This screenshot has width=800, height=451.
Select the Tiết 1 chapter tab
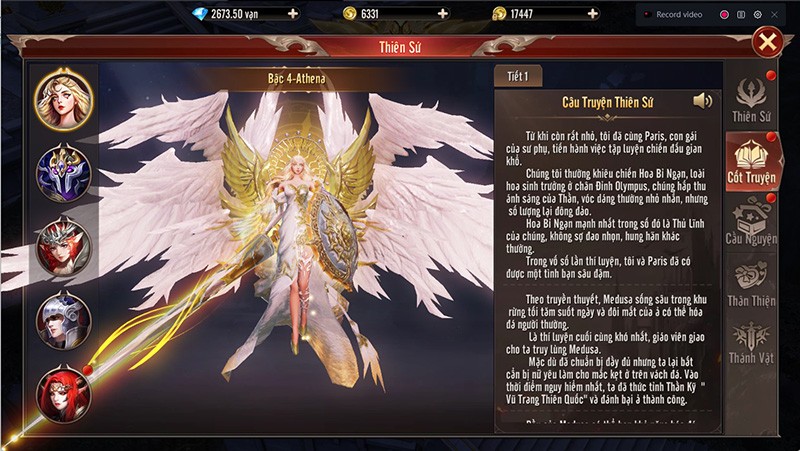(x=518, y=76)
